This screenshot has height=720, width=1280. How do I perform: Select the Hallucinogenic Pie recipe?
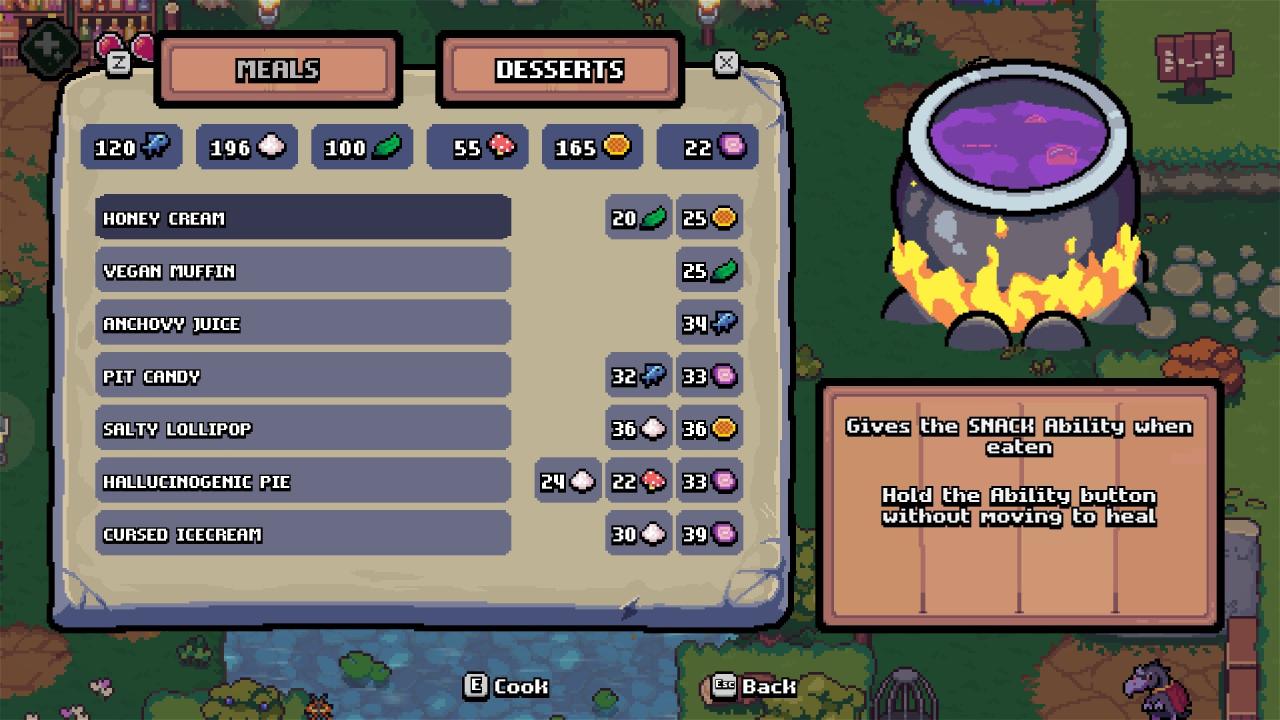(x=303, y=482)
